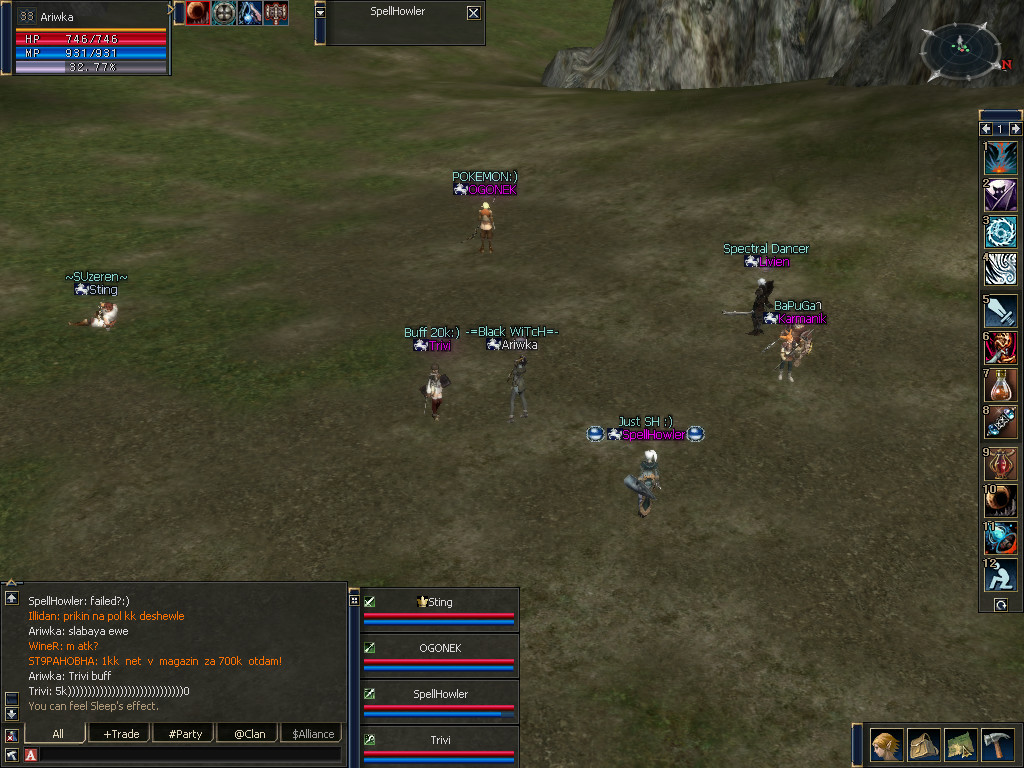Click the compass minimap
1024x768 pixels.
(x=961, y=50)
